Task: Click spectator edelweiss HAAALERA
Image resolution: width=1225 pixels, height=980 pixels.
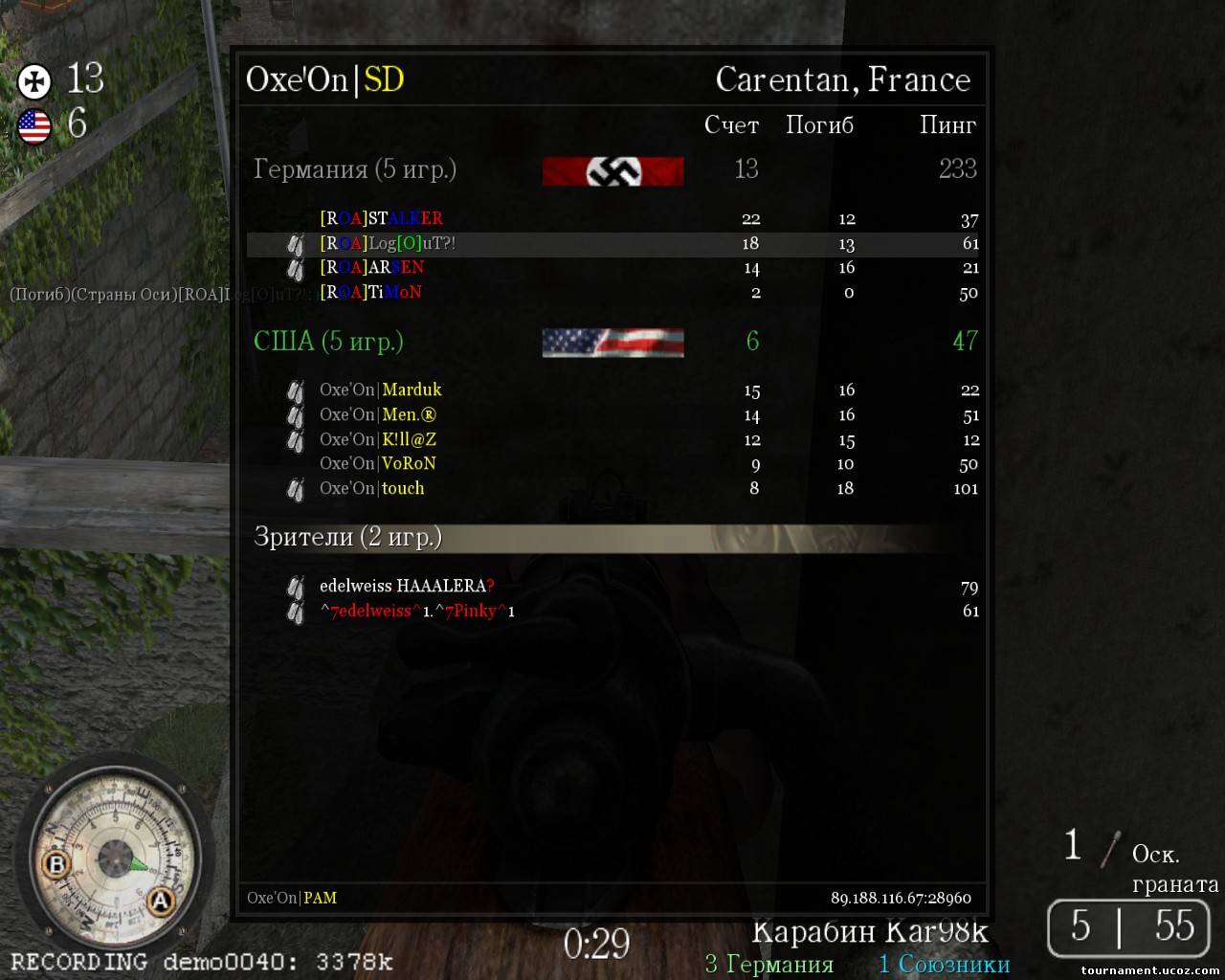Action: 407,587
